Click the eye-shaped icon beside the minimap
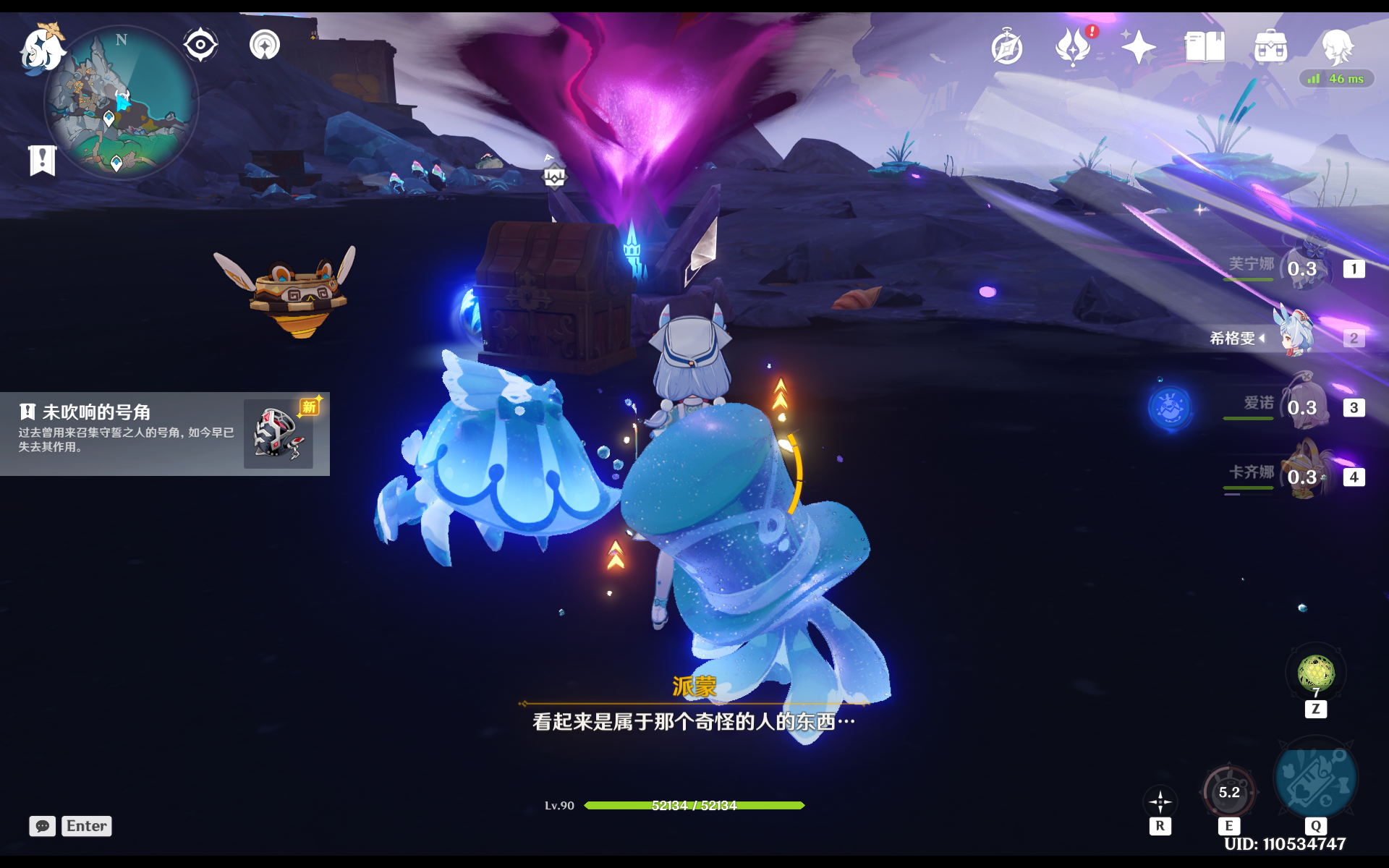 click(200, 45)
